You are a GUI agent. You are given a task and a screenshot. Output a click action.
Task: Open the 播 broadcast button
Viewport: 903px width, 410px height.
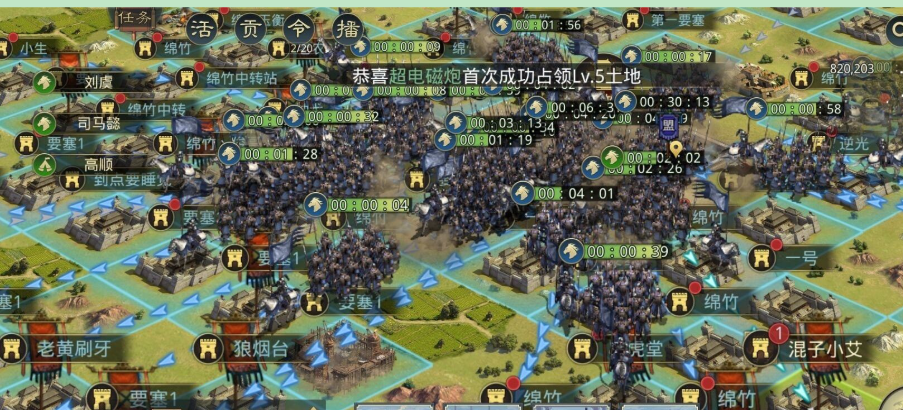pyautogui.click(x=347, y=25)
